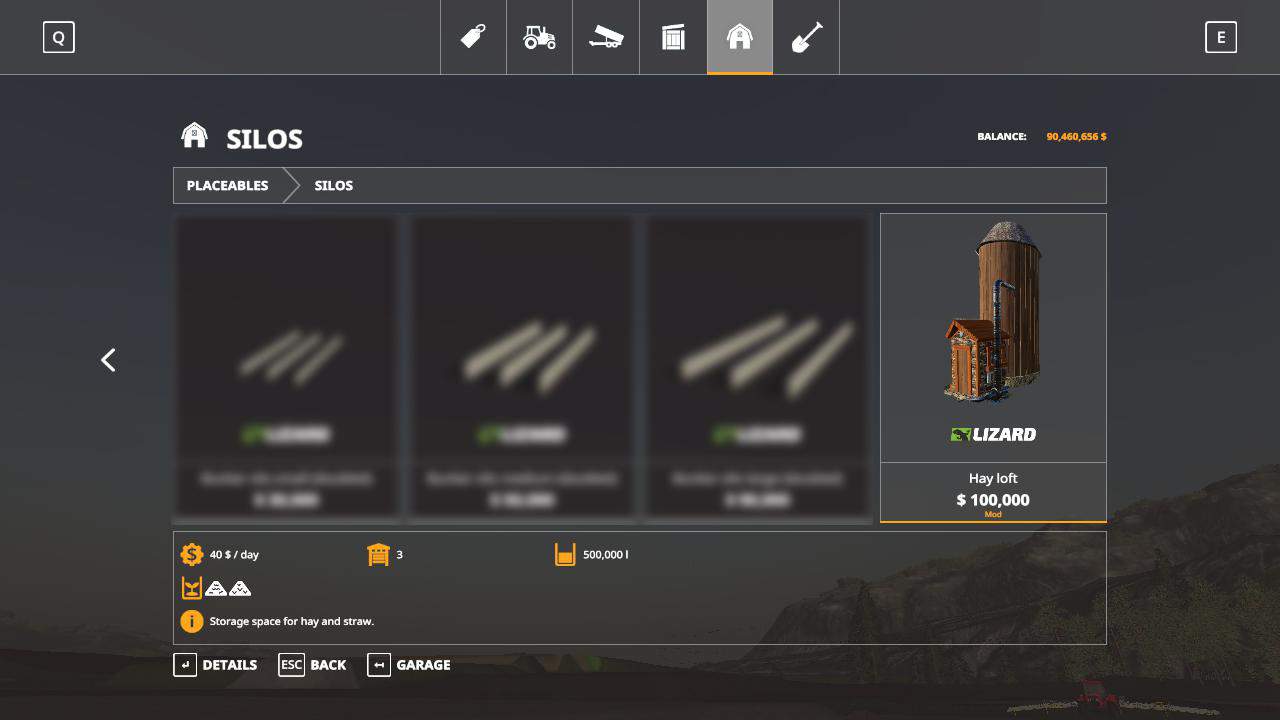Select the pallet objects tab

(673, 37)
